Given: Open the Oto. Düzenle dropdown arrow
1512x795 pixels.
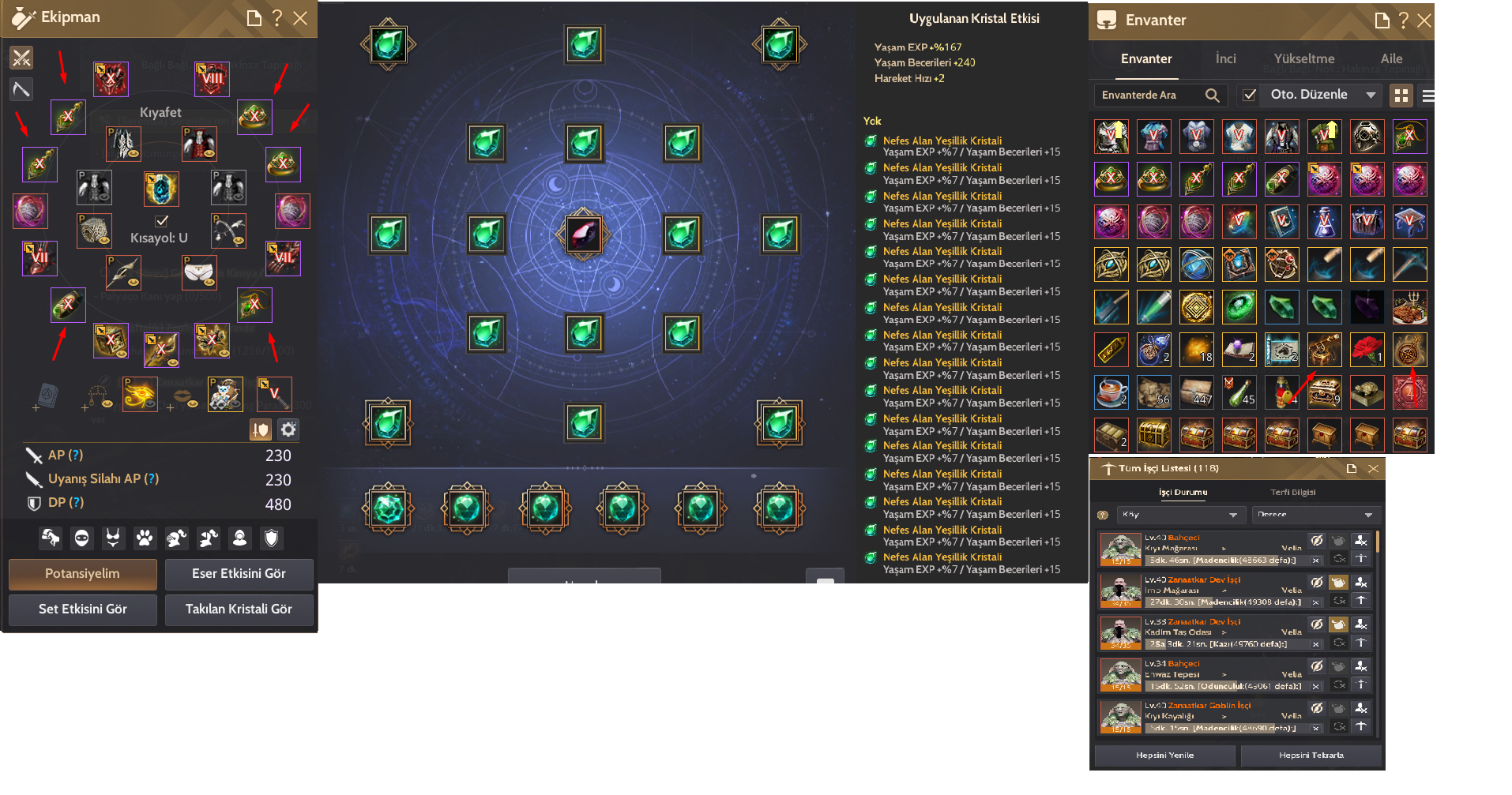Looking at the screenshot, I should click(x=1372, y=95).
